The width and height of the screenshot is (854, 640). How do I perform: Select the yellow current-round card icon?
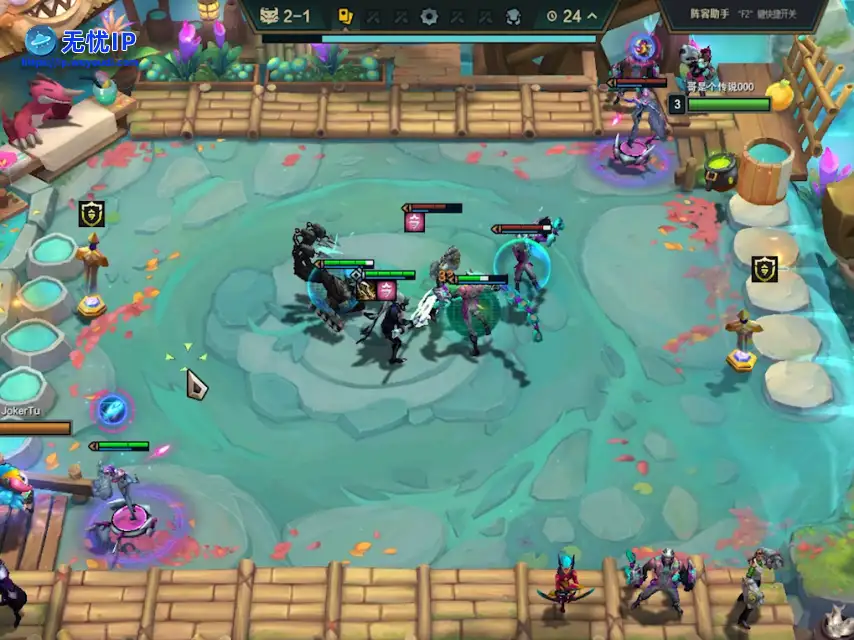coord(344,16)
